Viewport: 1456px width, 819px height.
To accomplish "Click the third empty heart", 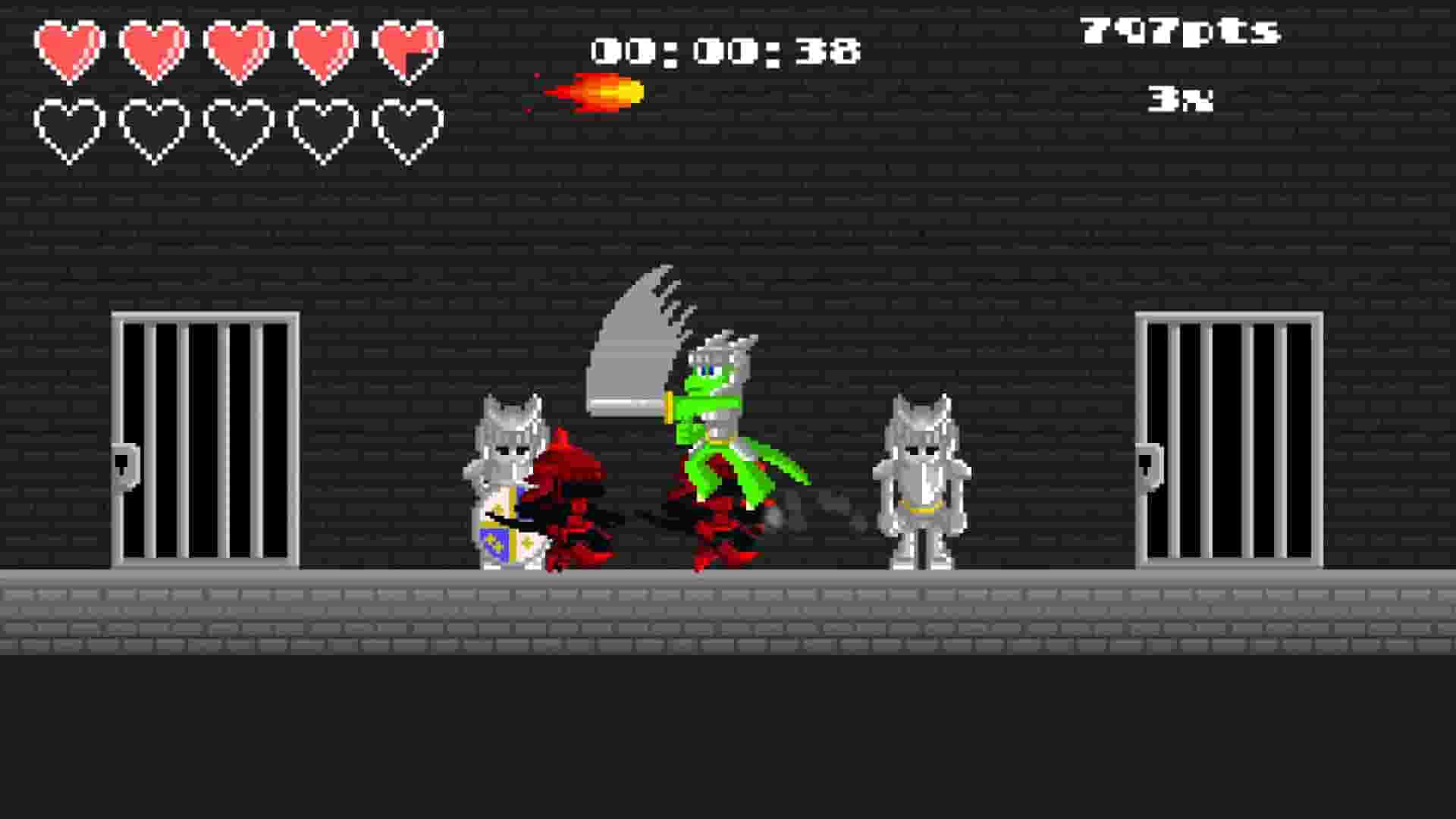I will coord(240,129).
